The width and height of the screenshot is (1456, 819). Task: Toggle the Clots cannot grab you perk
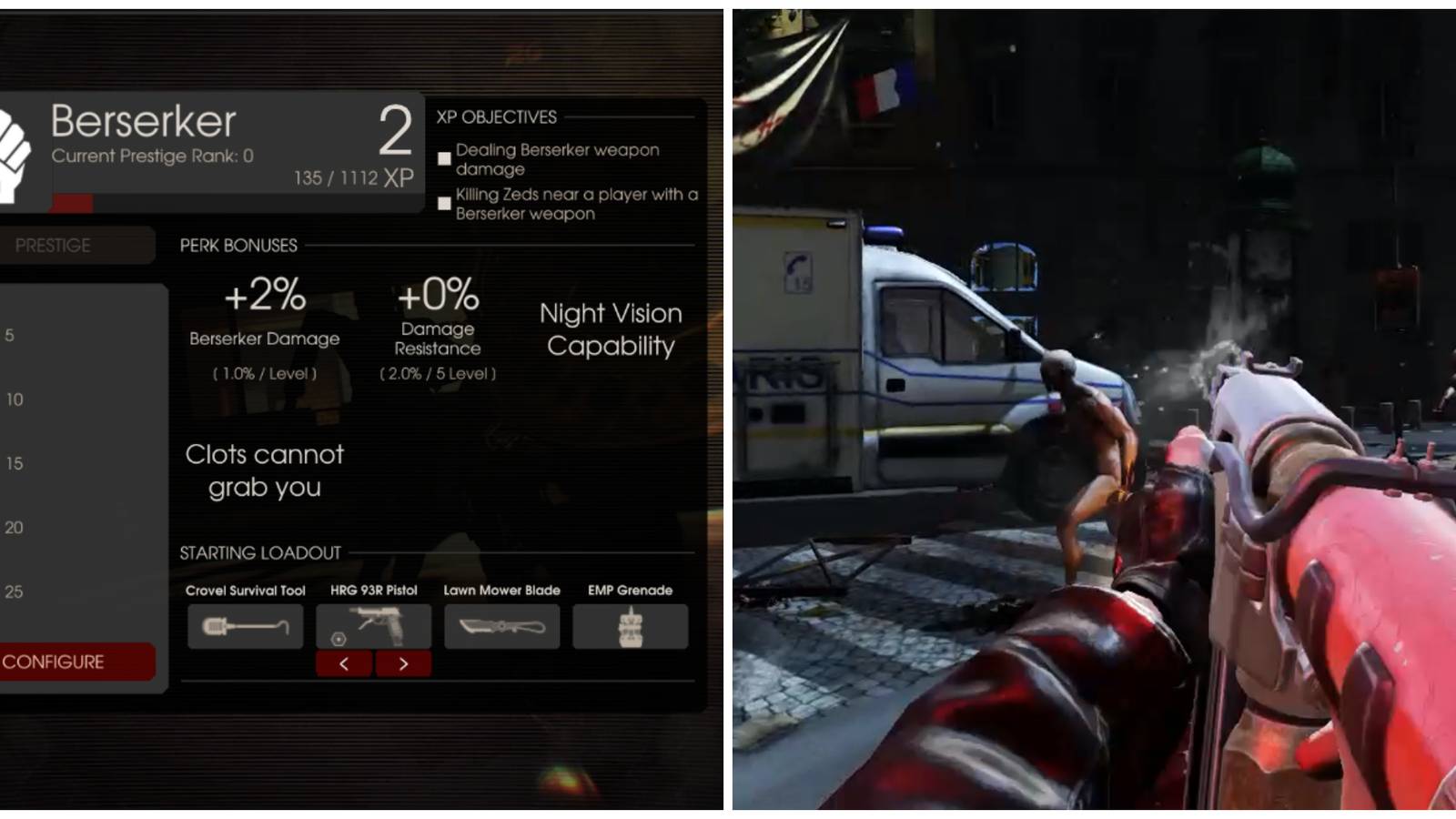pos(265,470)
